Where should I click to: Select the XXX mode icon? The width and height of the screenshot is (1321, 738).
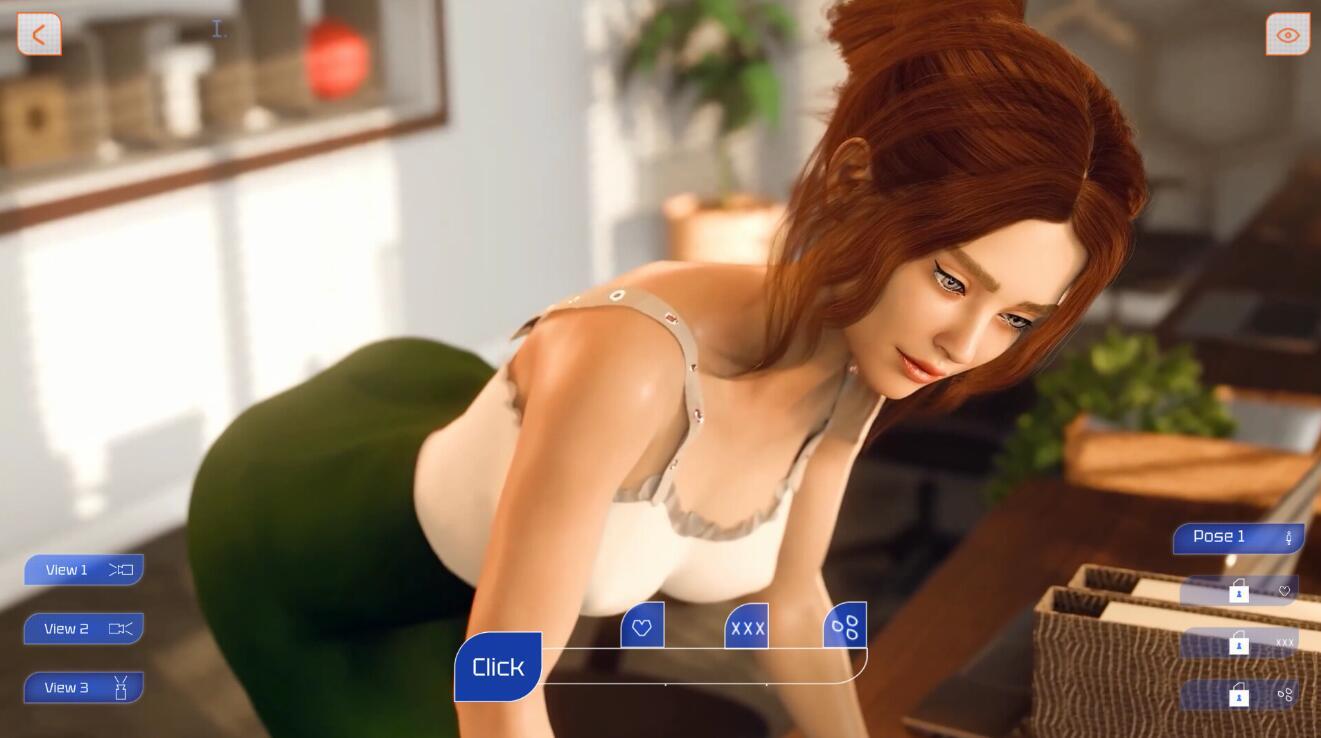pyautogui.click(x=746, y=626)
